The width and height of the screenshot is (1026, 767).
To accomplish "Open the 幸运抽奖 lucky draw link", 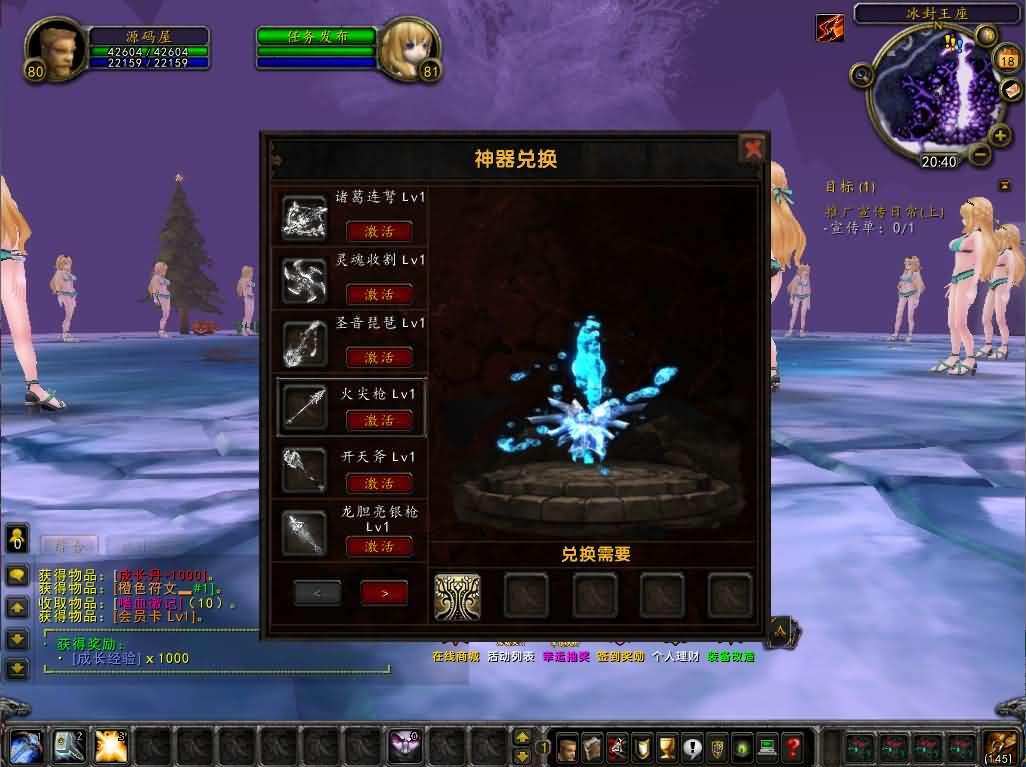I will (566, 657).
